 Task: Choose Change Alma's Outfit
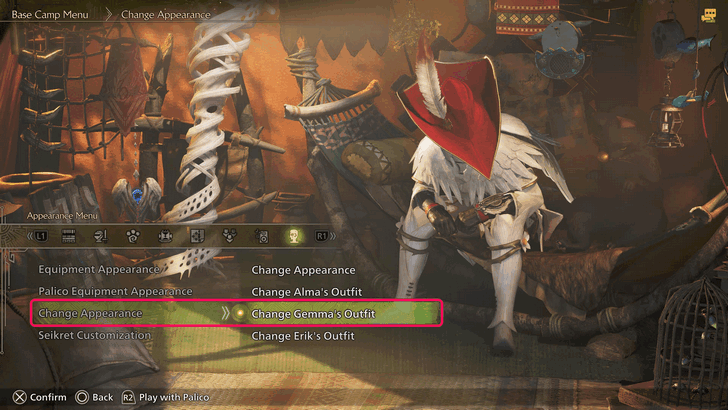point(304,292)
